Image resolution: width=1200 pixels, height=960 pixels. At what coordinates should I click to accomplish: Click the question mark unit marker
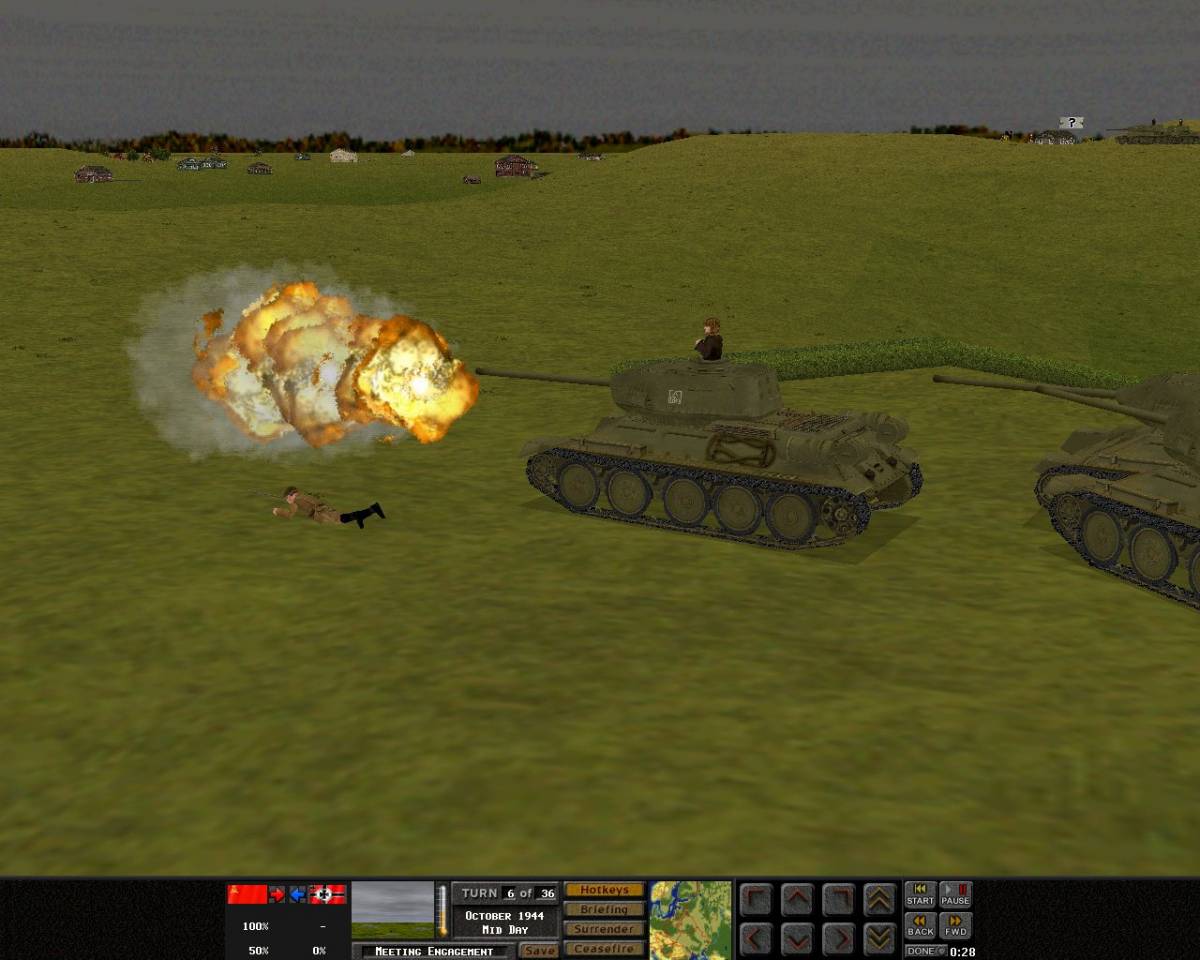point(1071,122)
